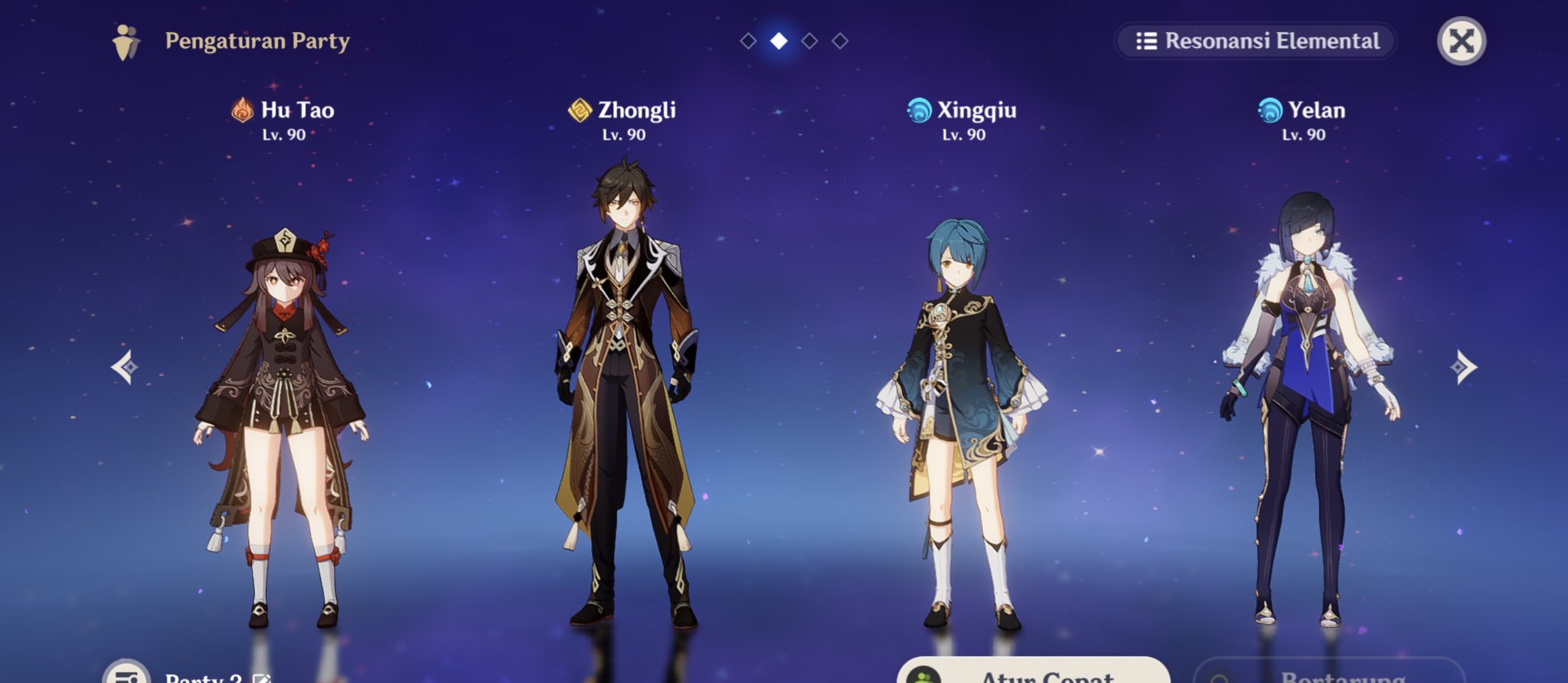Select the second page indicator diamond
The width and height of the screenshot is (1568, 683).
pos(778,42)
